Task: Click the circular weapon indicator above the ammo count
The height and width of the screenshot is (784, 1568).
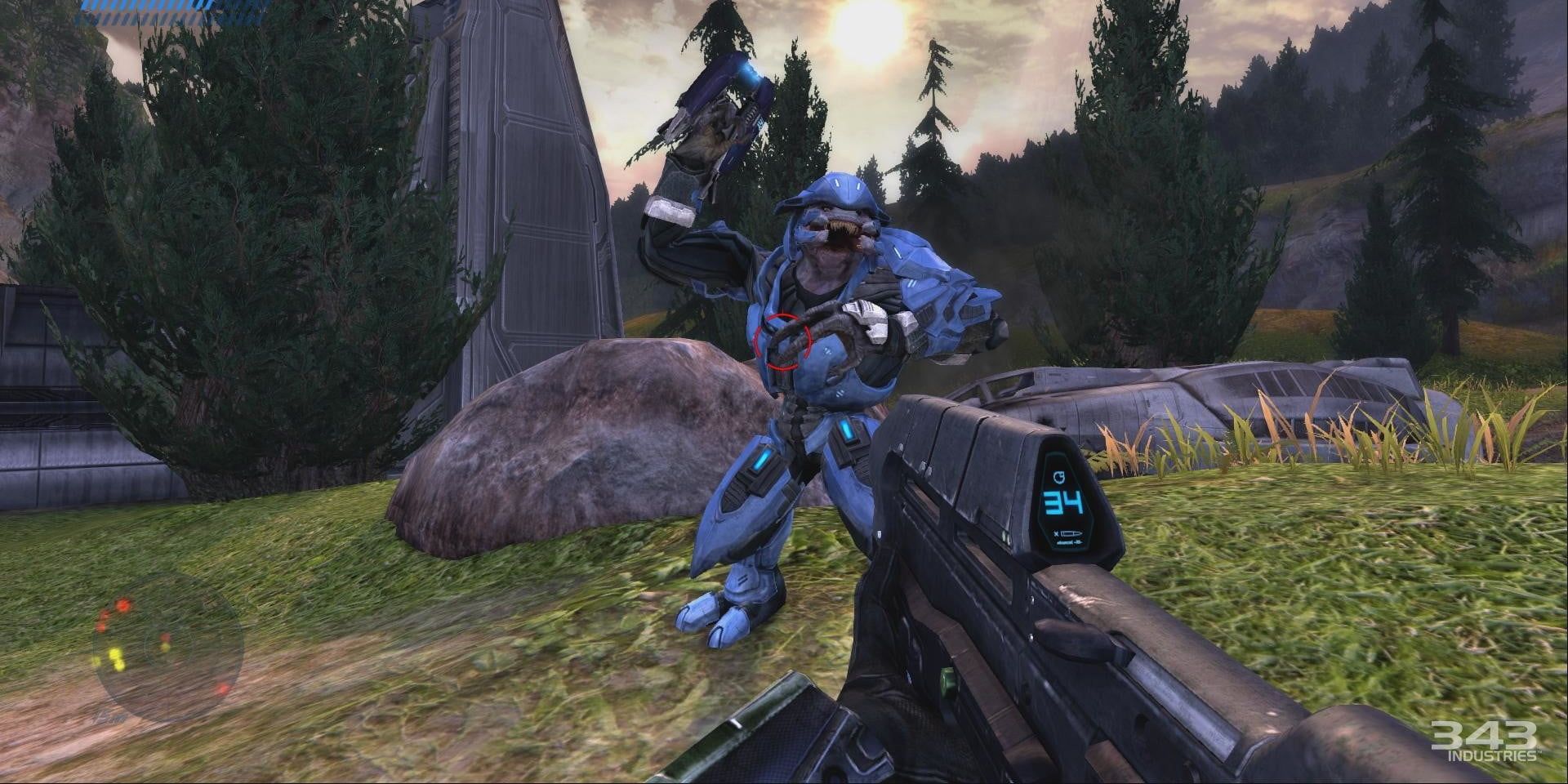Action: click(1059, 477)
